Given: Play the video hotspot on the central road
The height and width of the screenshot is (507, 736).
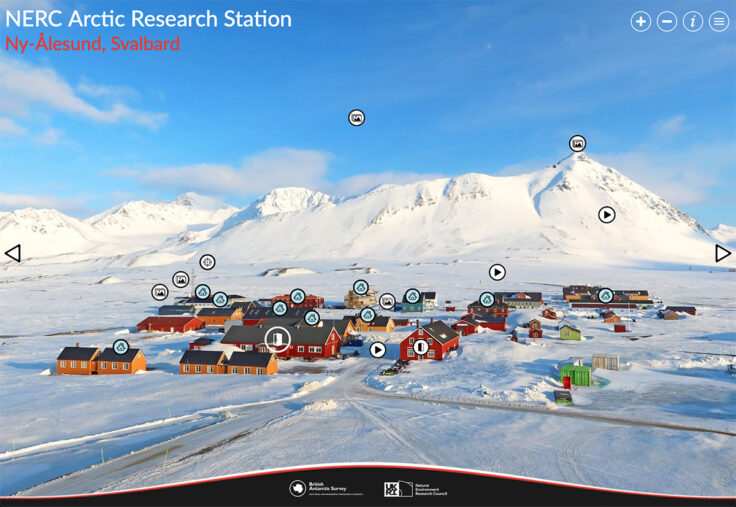Looking at the screenshot, I should point(378,349).
